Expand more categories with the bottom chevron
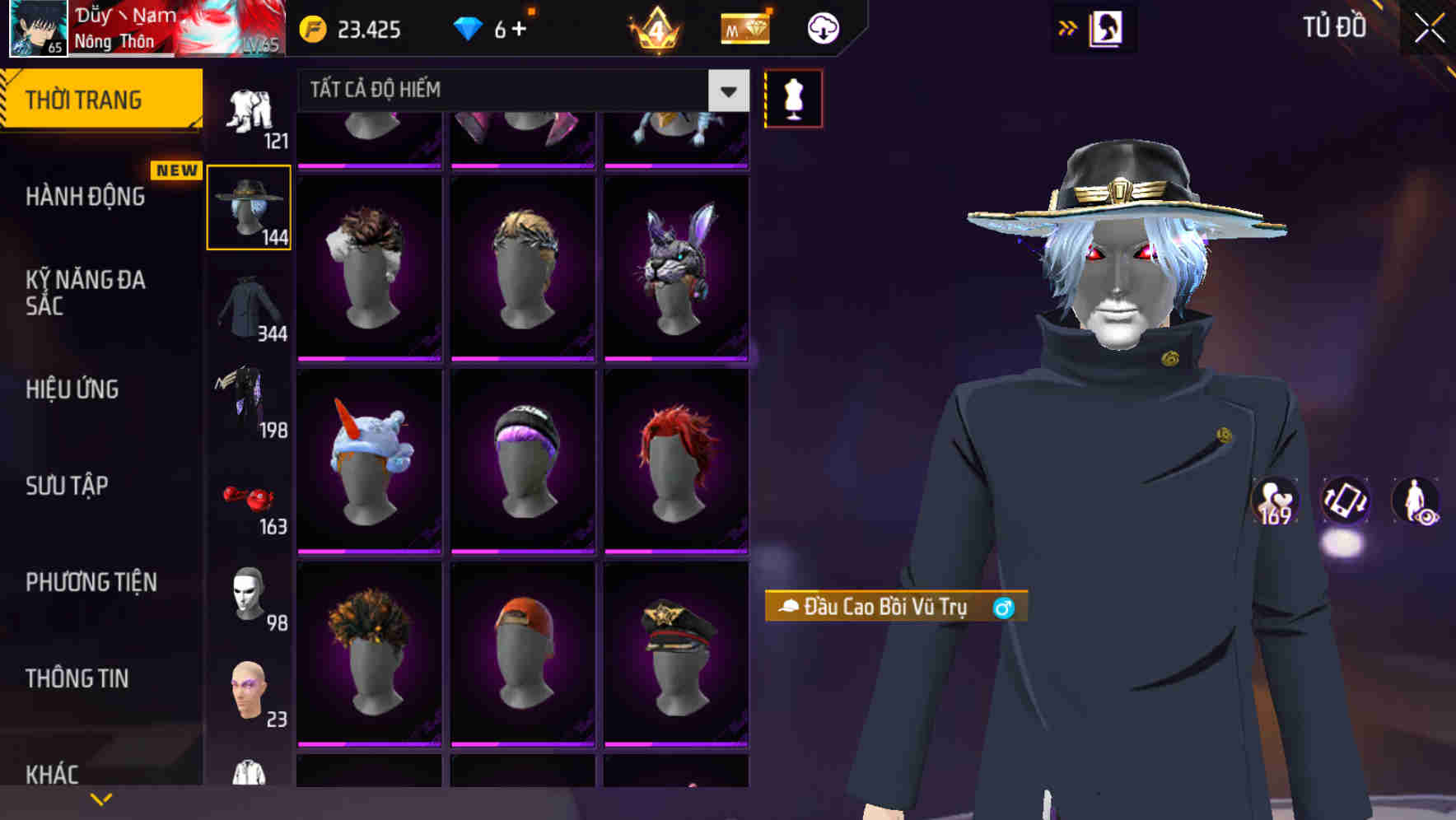The image size is (1456, 820). tap(101, 799)
